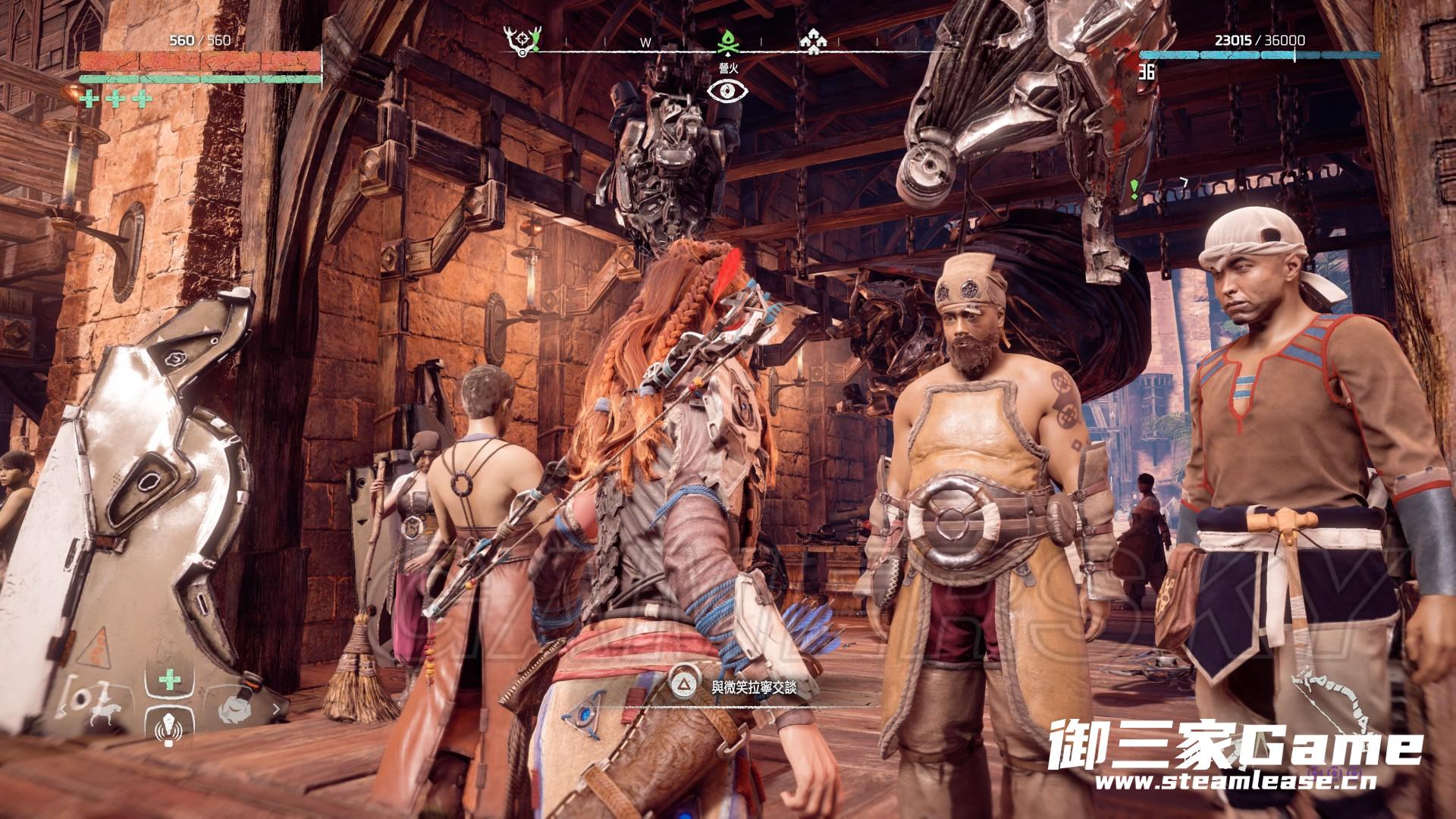This screenshot has width=1456, height=819.
Task: Click the antler hunting target compass marker
Action: tap(523, 40)
